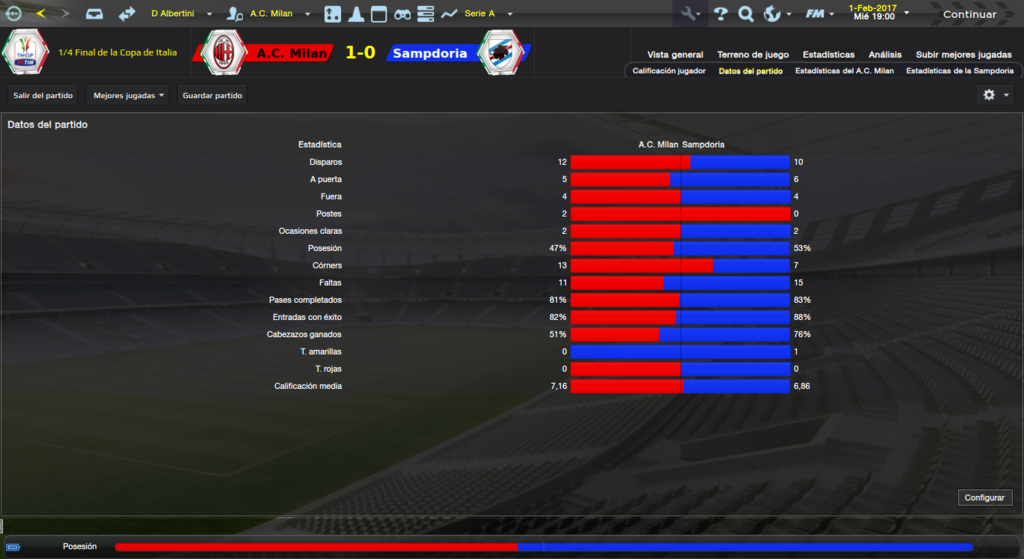Screen dimensions: 1024x559
Task: Click the Continuar button
Action: [x=969, y=14]
